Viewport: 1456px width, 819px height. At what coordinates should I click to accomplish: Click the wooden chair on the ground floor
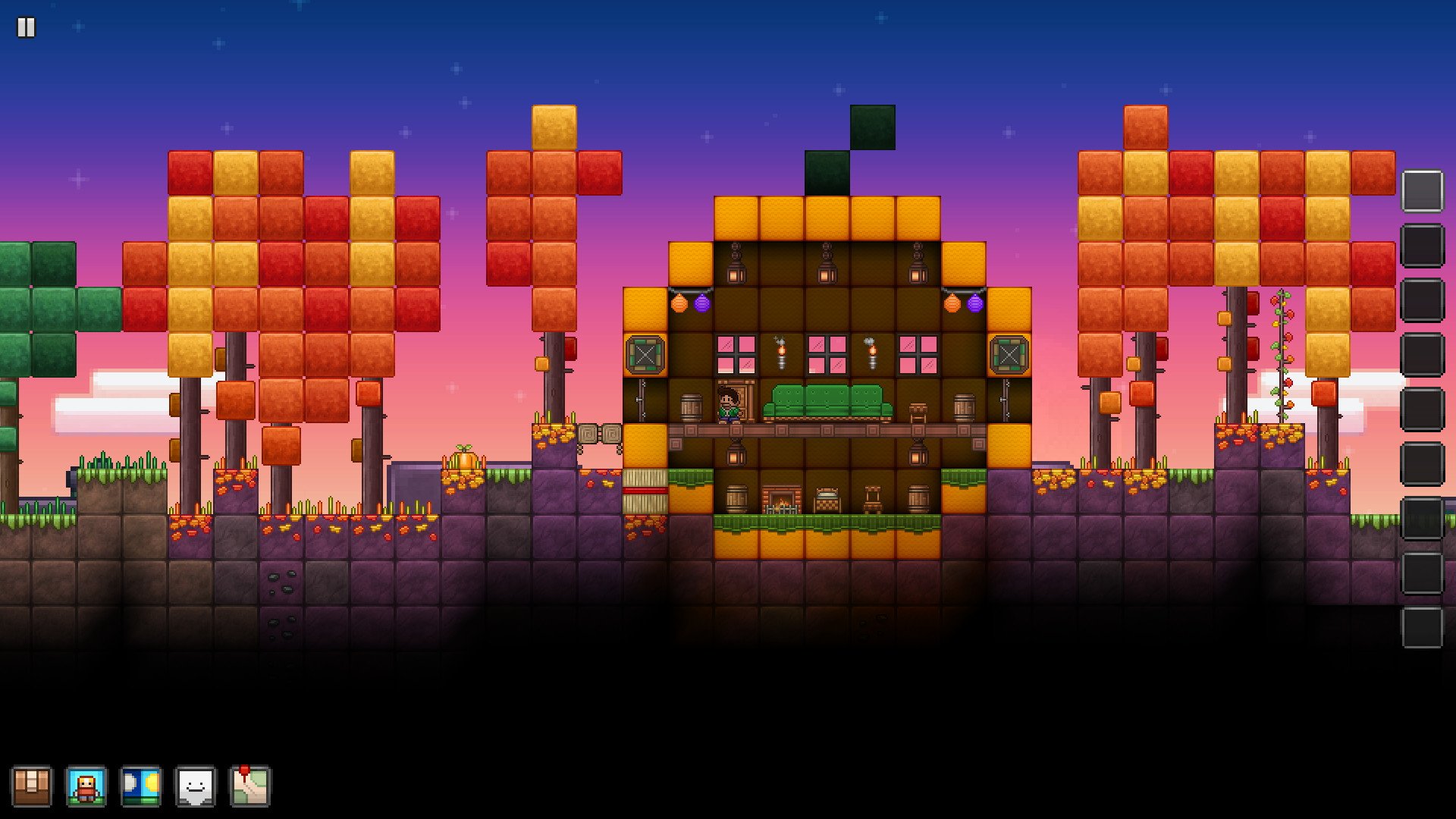(873, 500)
